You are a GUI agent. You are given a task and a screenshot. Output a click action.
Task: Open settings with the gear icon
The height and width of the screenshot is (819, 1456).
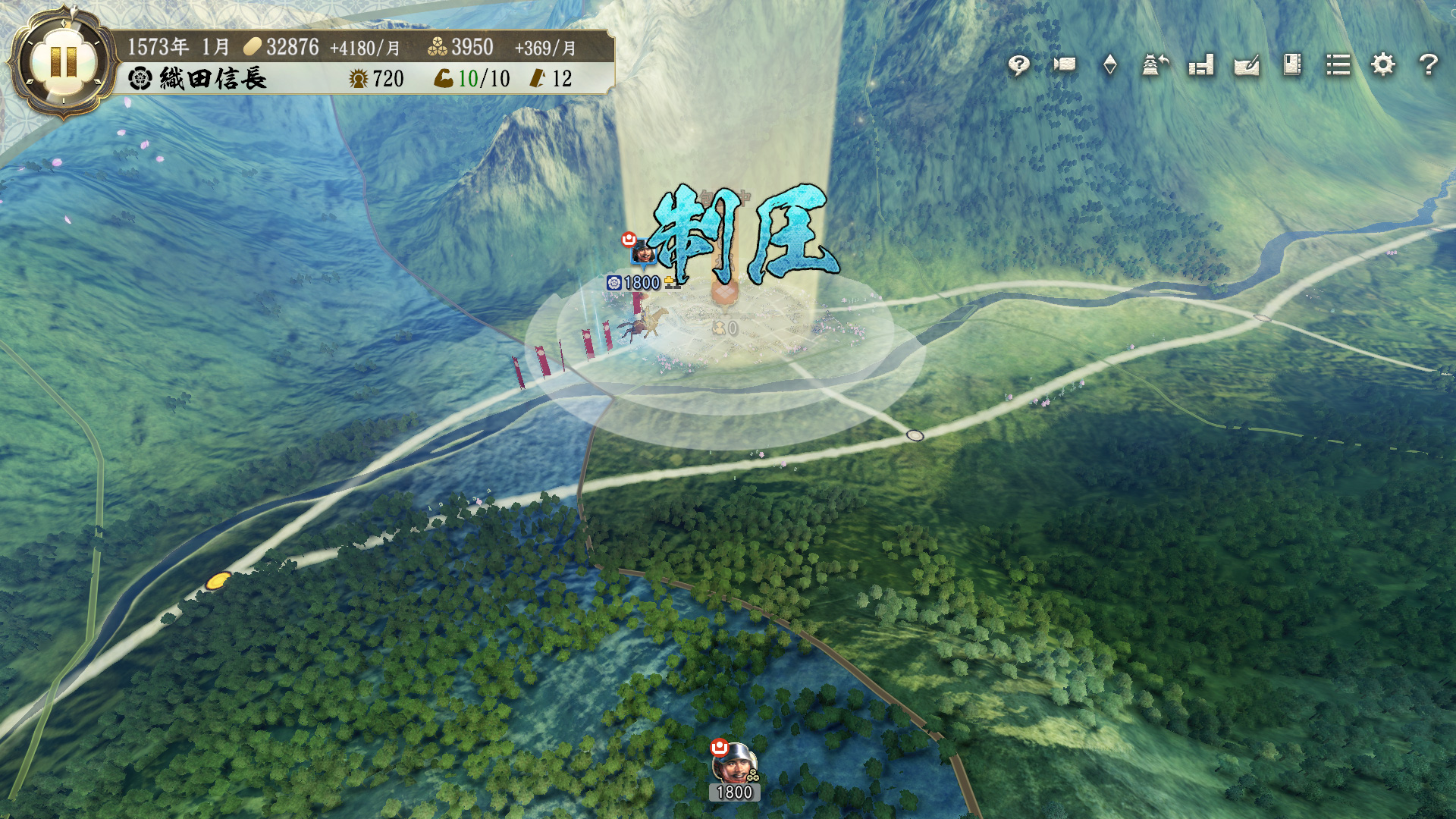(1383, 65)
